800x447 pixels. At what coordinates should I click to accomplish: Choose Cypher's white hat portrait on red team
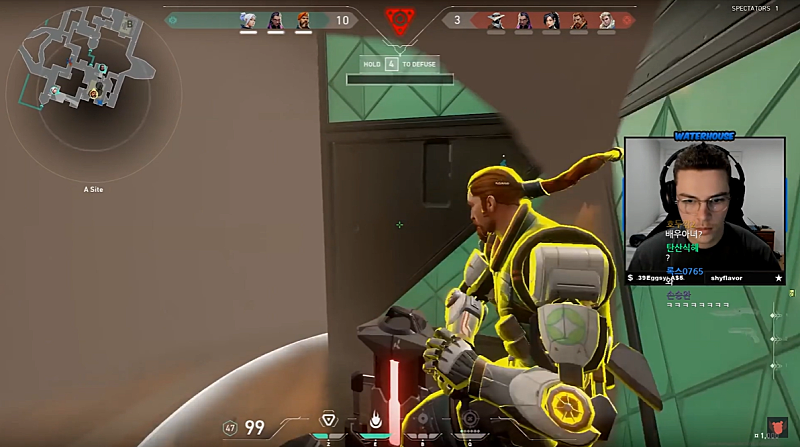[x=496, y=20]
